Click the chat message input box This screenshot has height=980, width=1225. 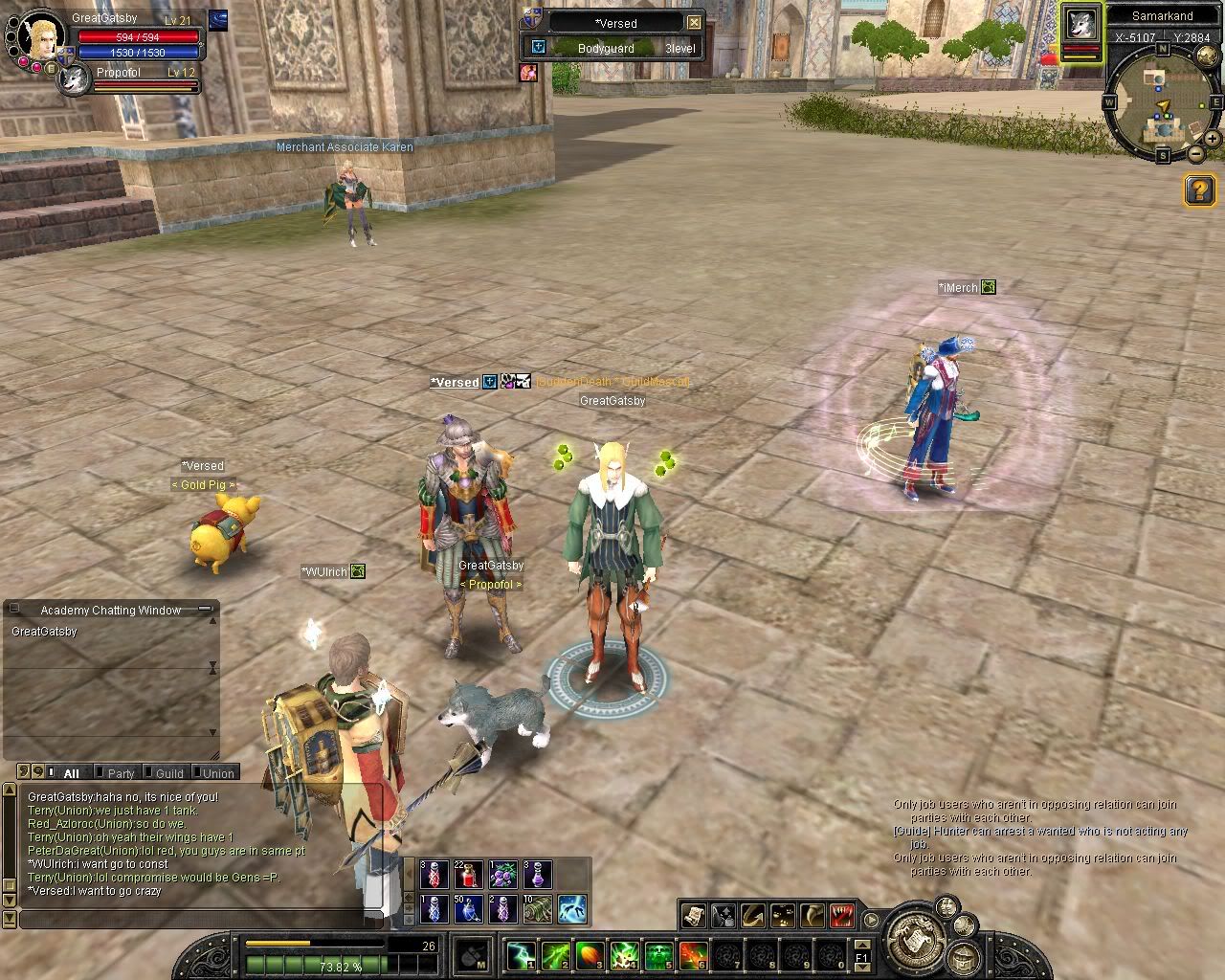pyautogui.click(x=201, y=920)
